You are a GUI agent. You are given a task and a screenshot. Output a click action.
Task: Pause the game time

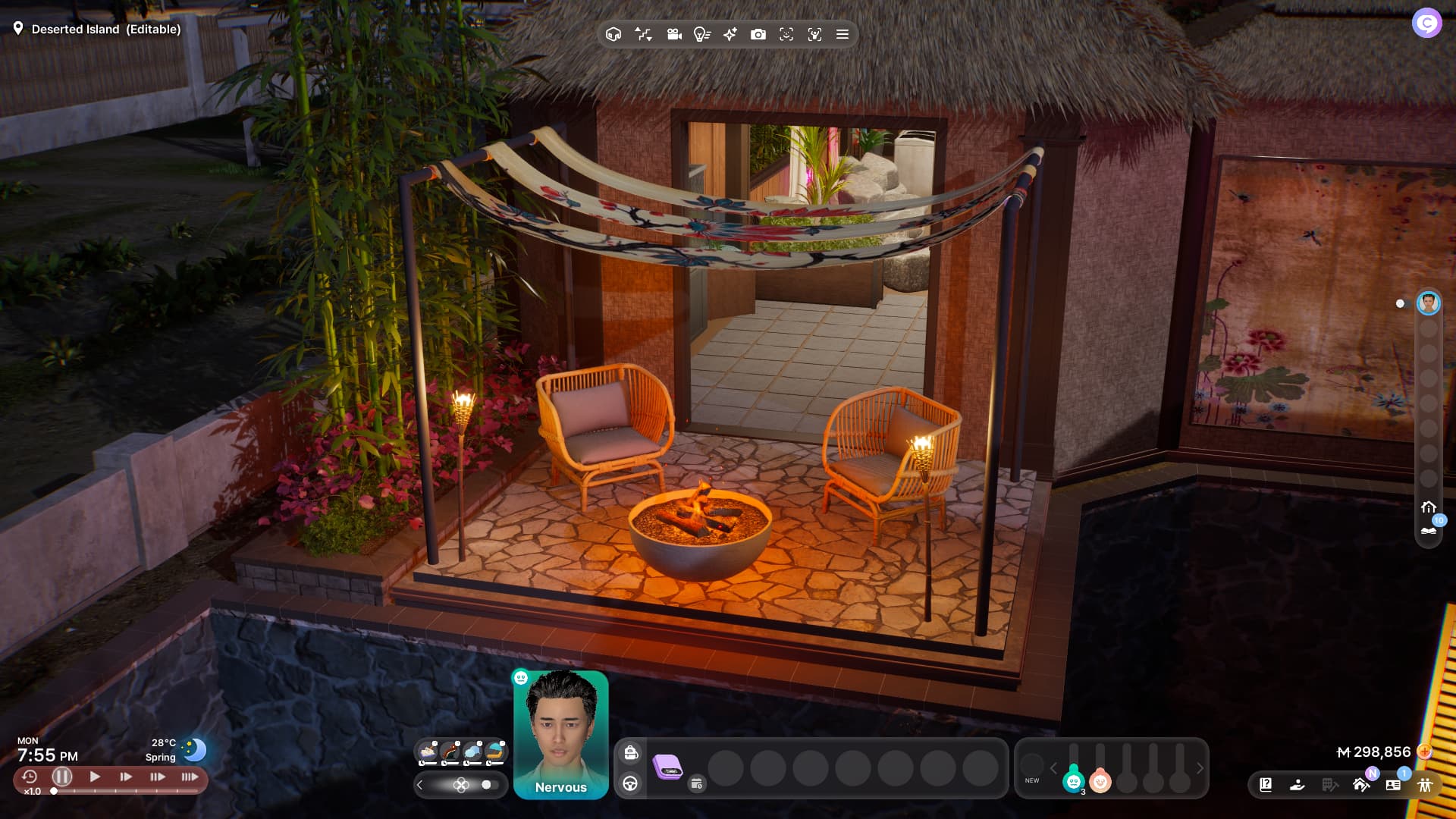click(x=62, y=777)
